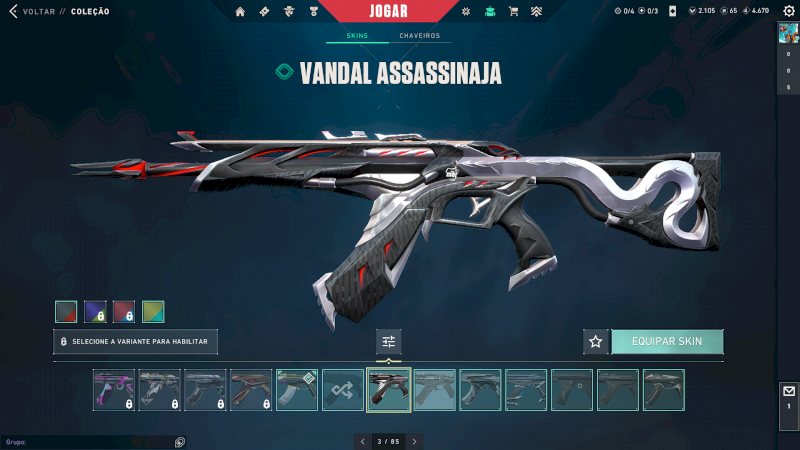Open the settings gear icon
This screenshot has height=450, width=800.
point(788,11)
